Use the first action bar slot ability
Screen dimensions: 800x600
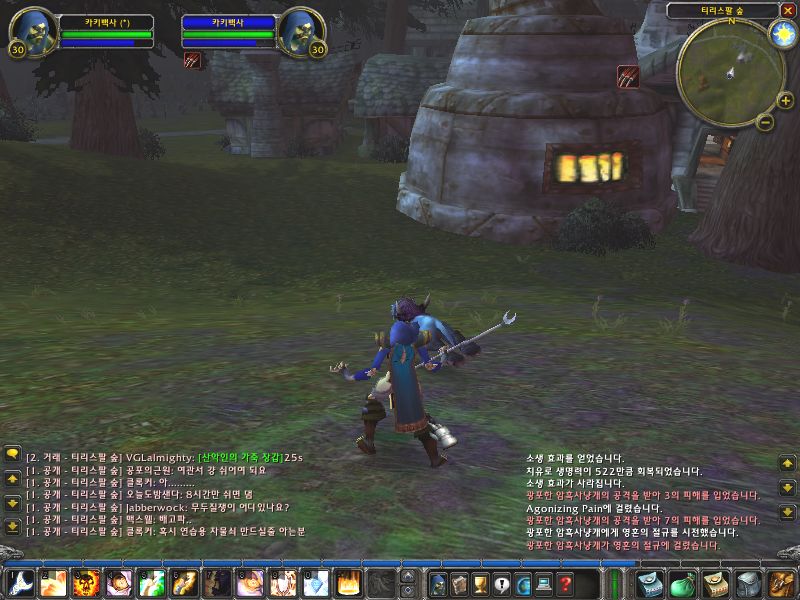20,582
